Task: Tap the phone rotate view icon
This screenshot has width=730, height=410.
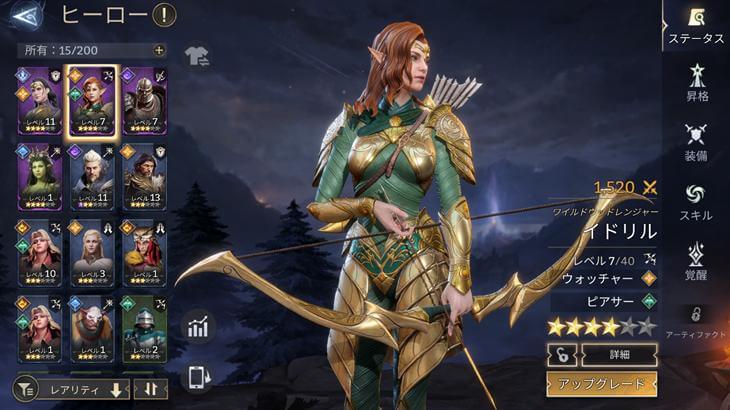Action: pos(198,377)
